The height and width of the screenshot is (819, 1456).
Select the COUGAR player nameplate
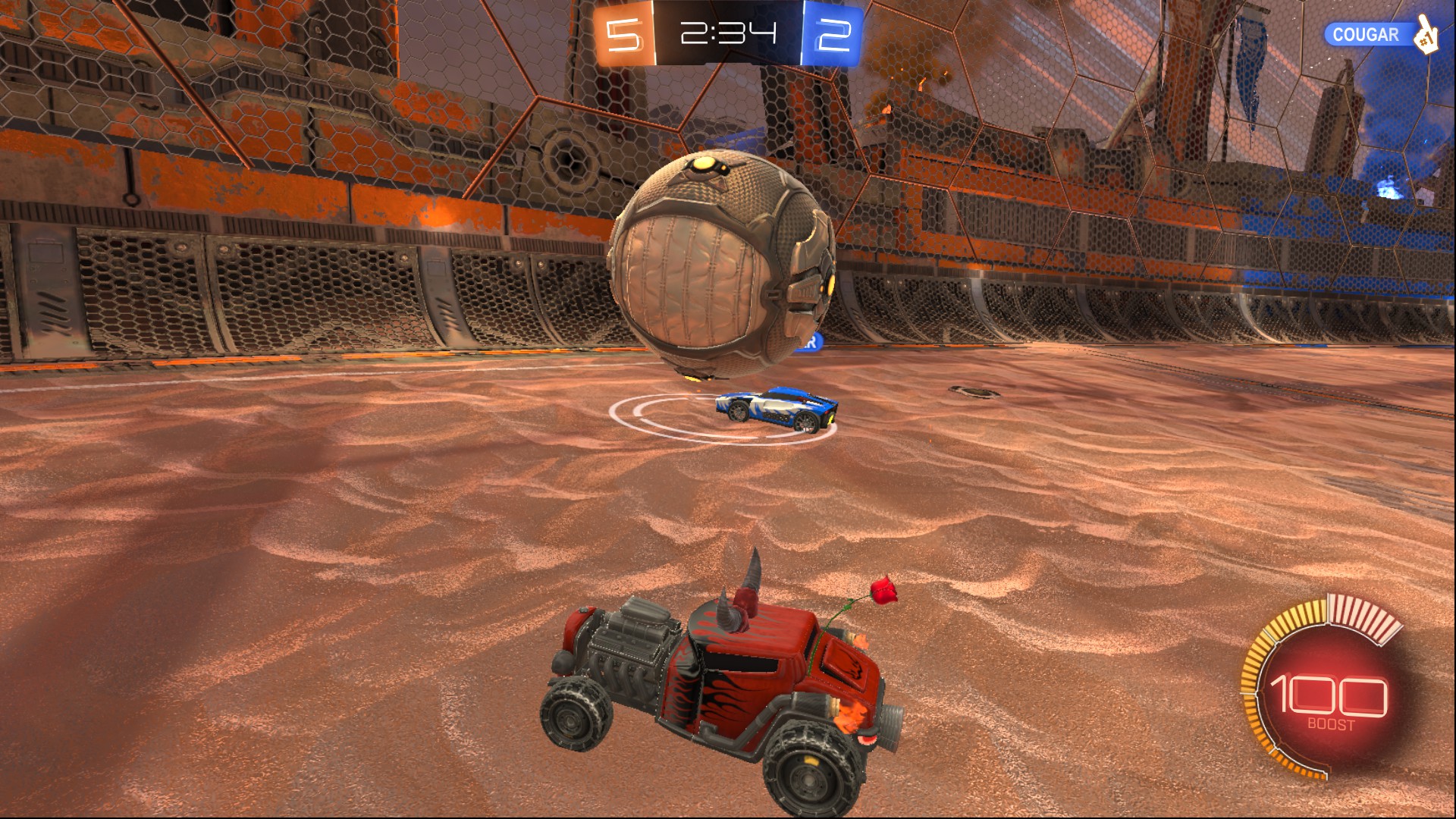click(1366, 35)
